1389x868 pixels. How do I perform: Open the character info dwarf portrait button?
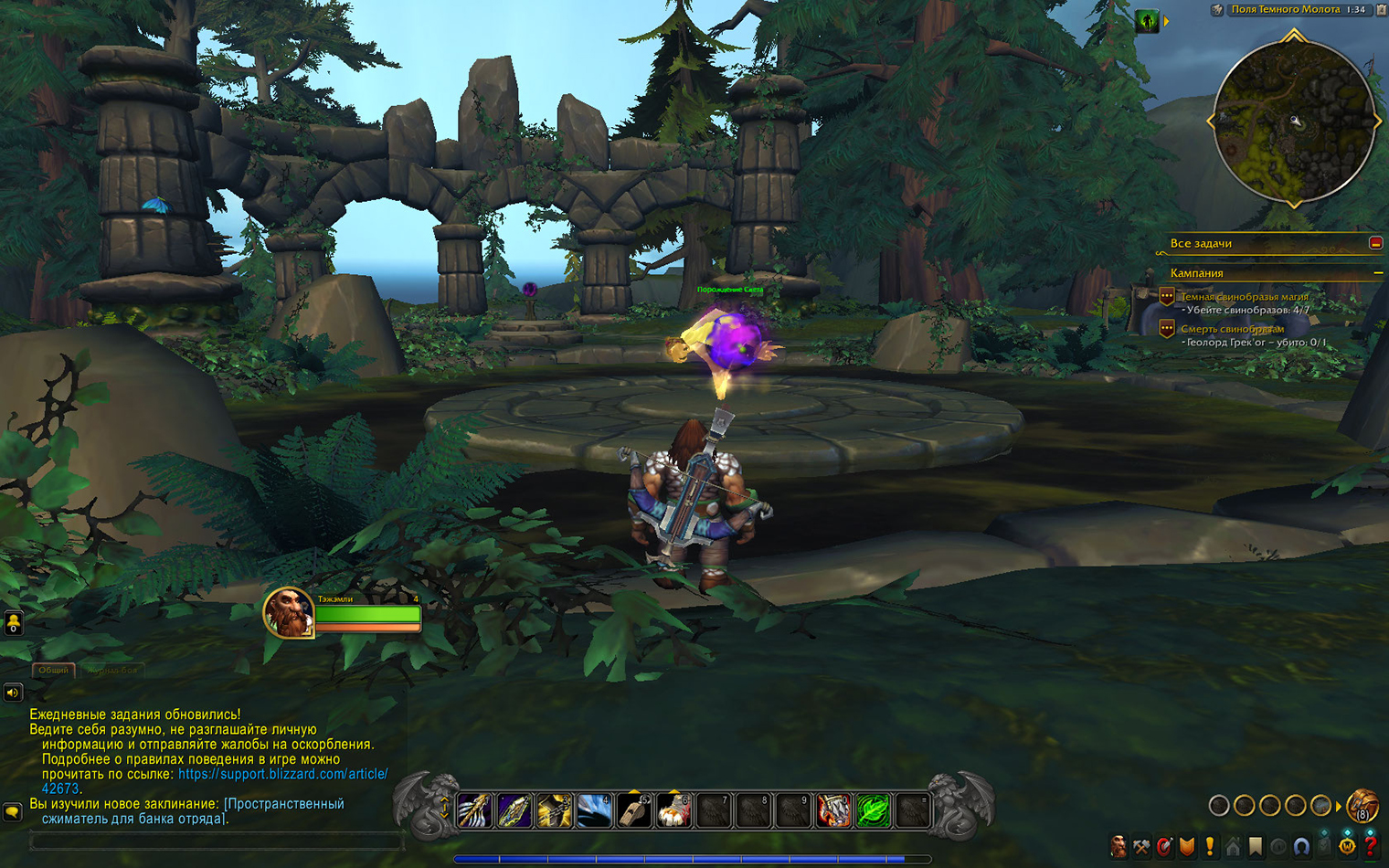click(x=1119, y=847)
